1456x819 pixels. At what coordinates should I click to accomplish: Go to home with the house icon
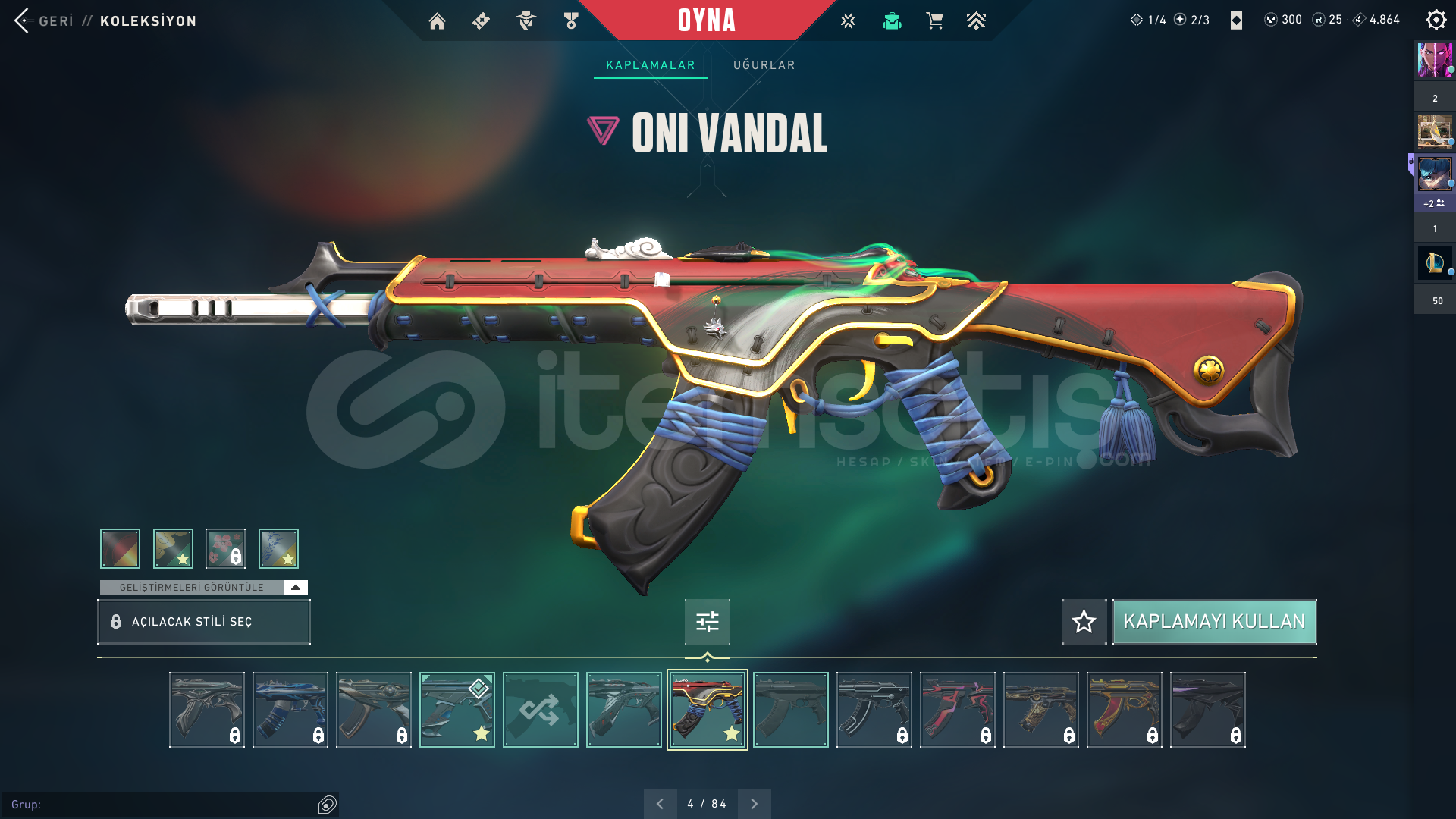click(438, 21)
